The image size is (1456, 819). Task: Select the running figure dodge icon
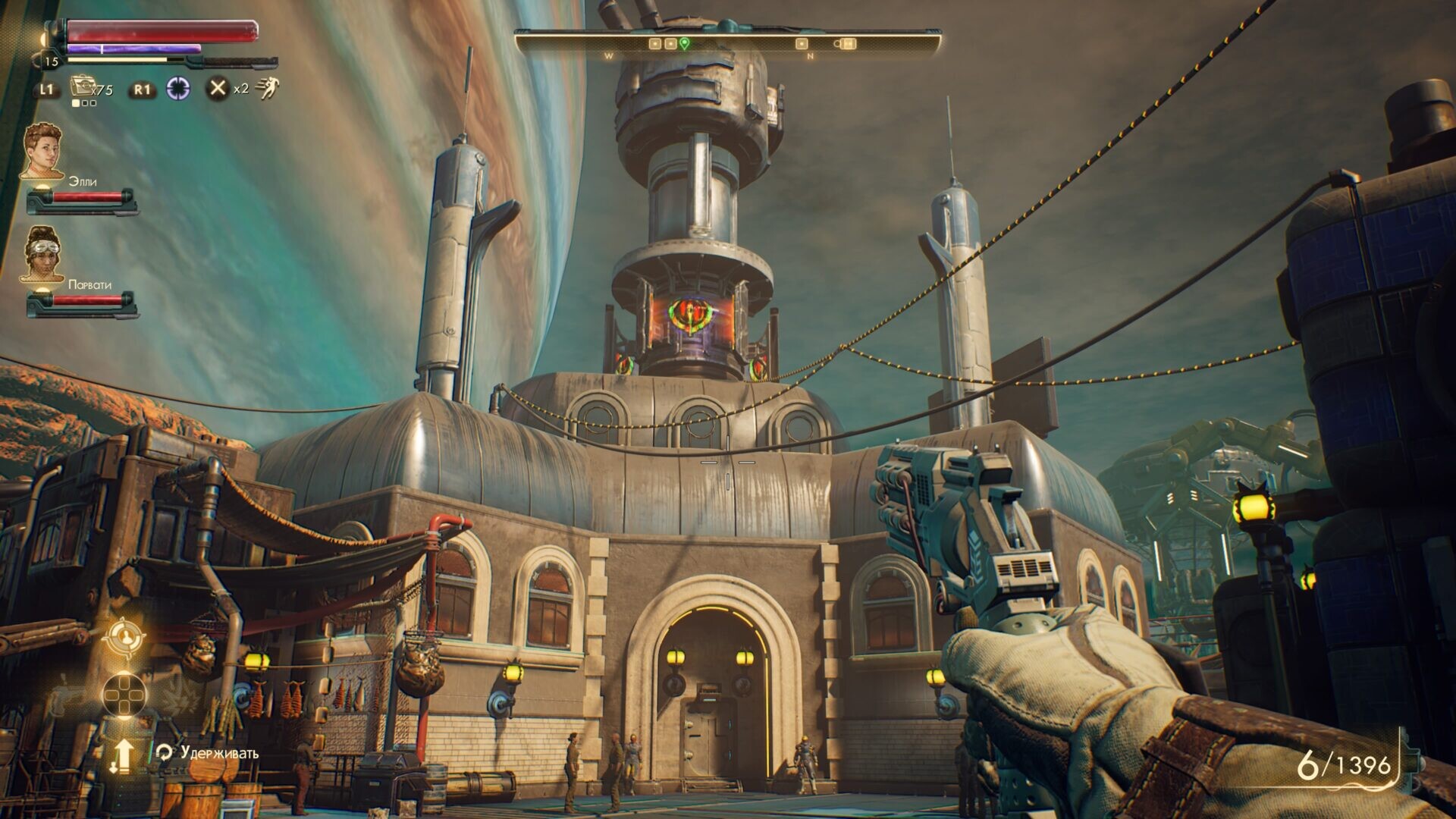point(266,89)
